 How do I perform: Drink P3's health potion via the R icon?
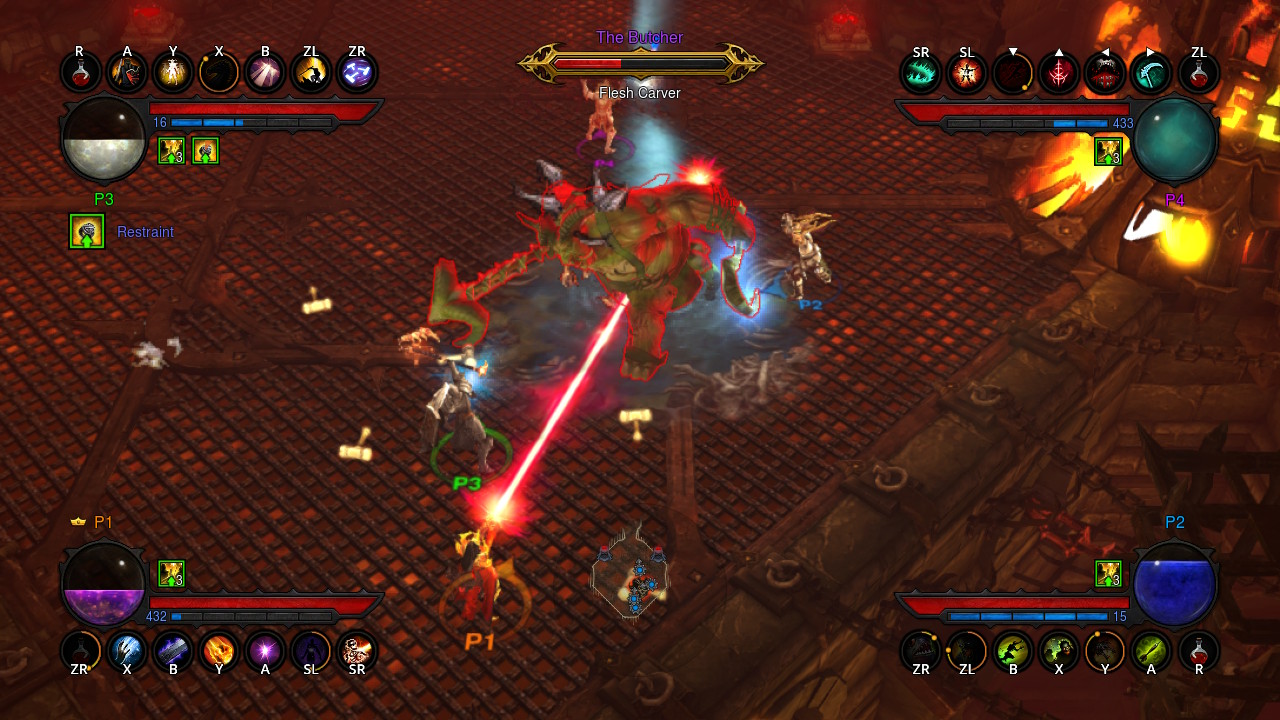click(80, 71)
